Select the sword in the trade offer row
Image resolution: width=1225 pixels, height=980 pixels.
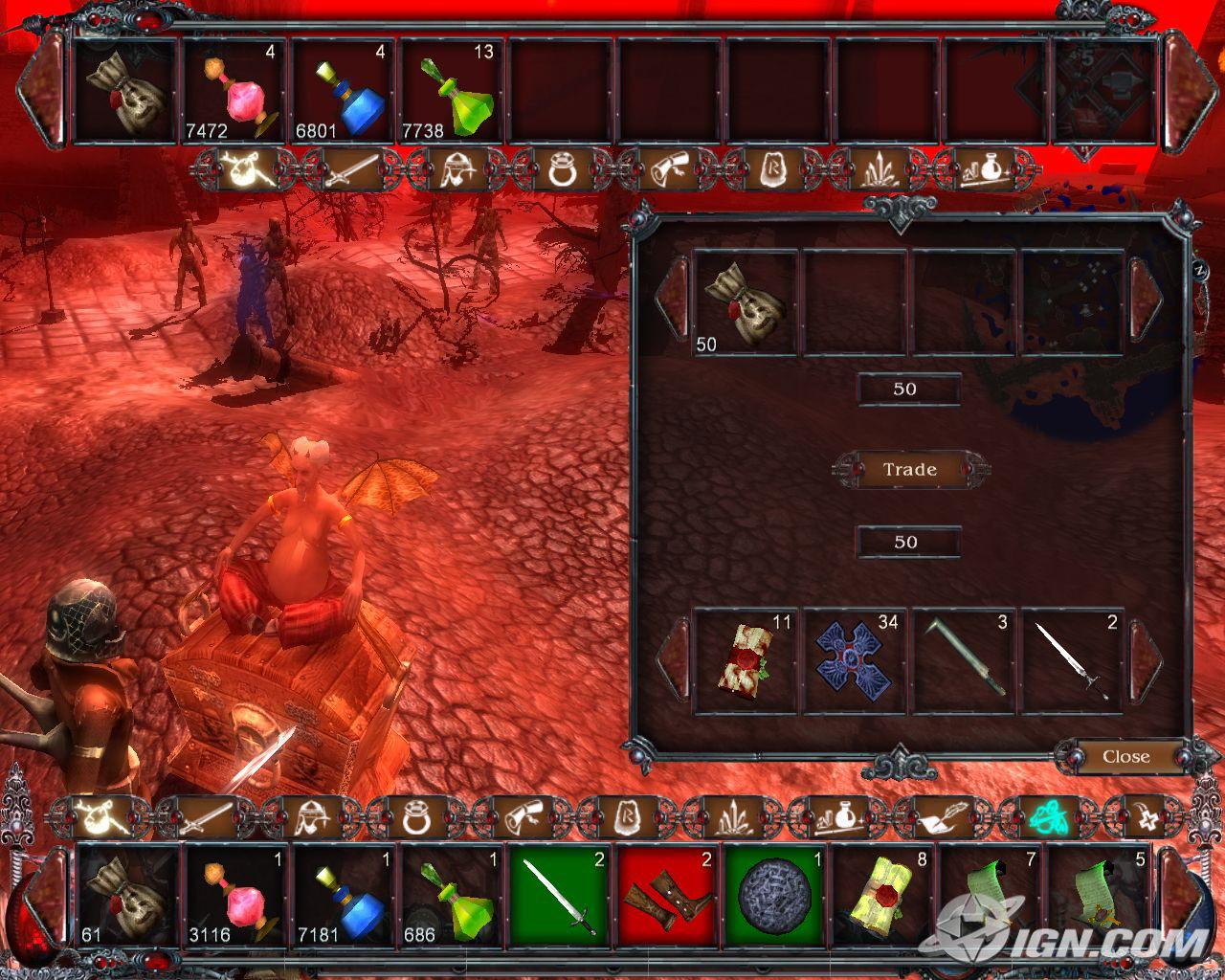pyautogui.click(x=1073, y=661)
